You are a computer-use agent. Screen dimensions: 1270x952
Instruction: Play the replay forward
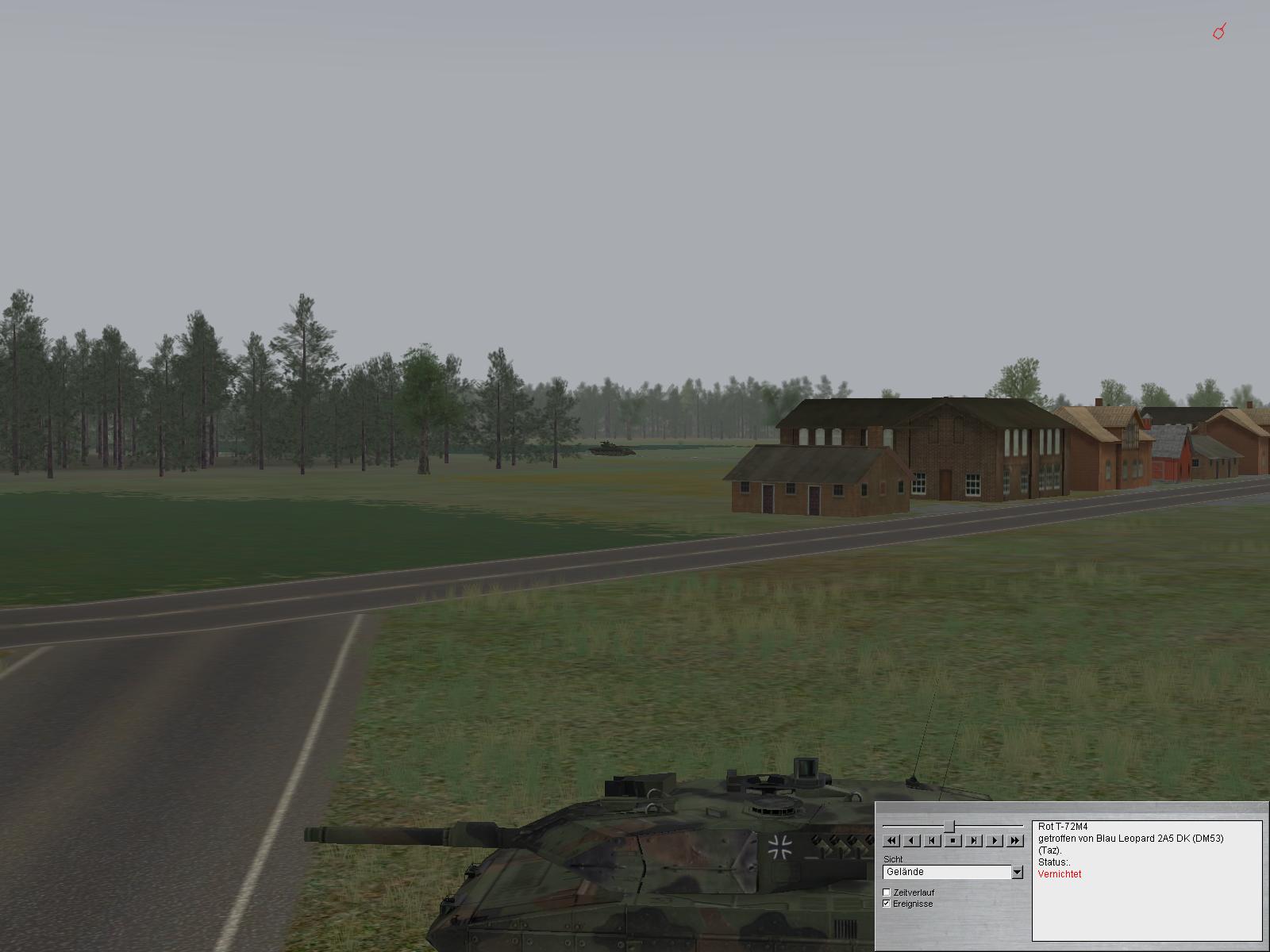pyautogui.click(x=995, y=840)
